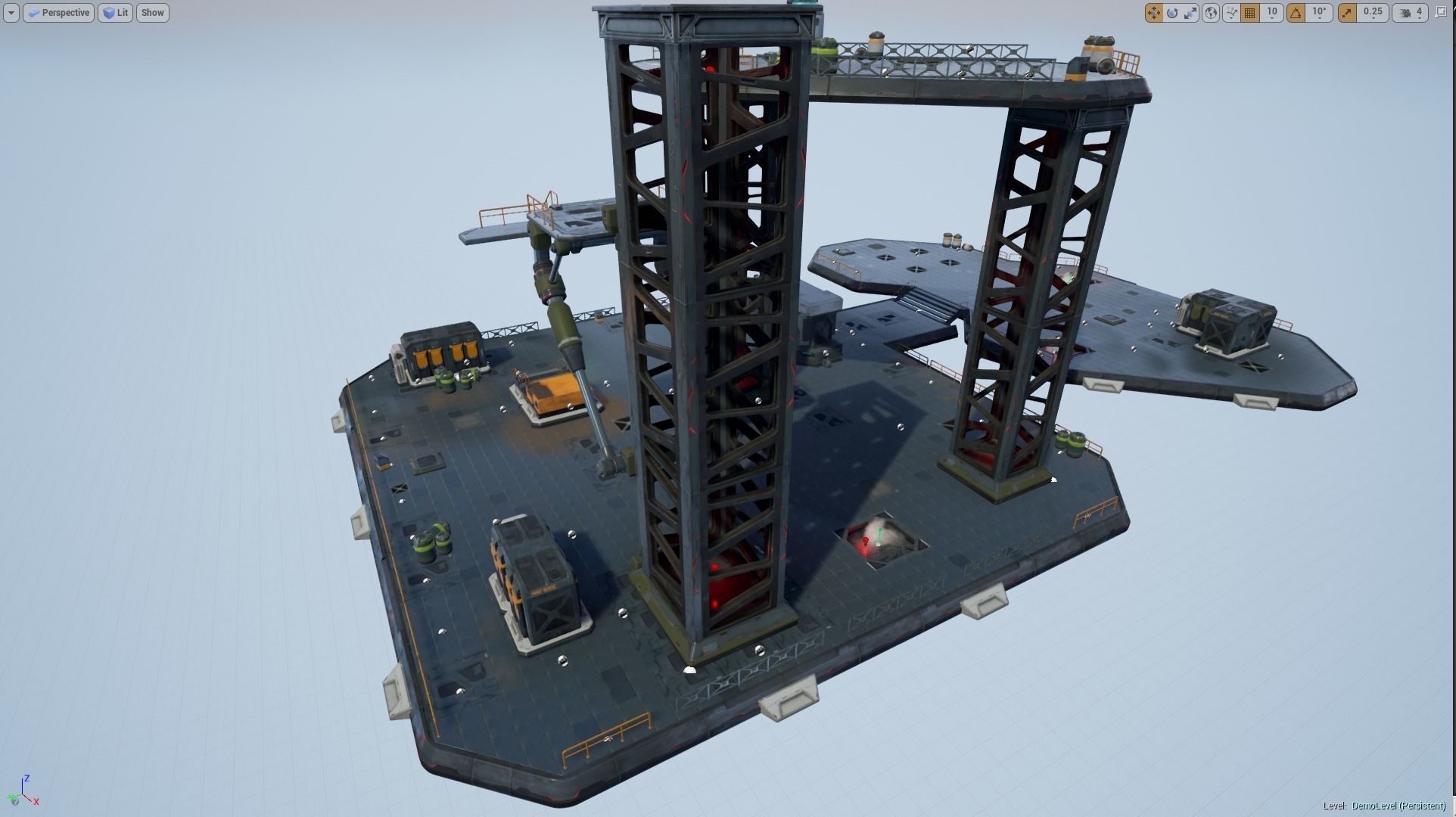Open the Perspective view selector
This screenshot has width=1456, height=817.
tap(58, 13)
